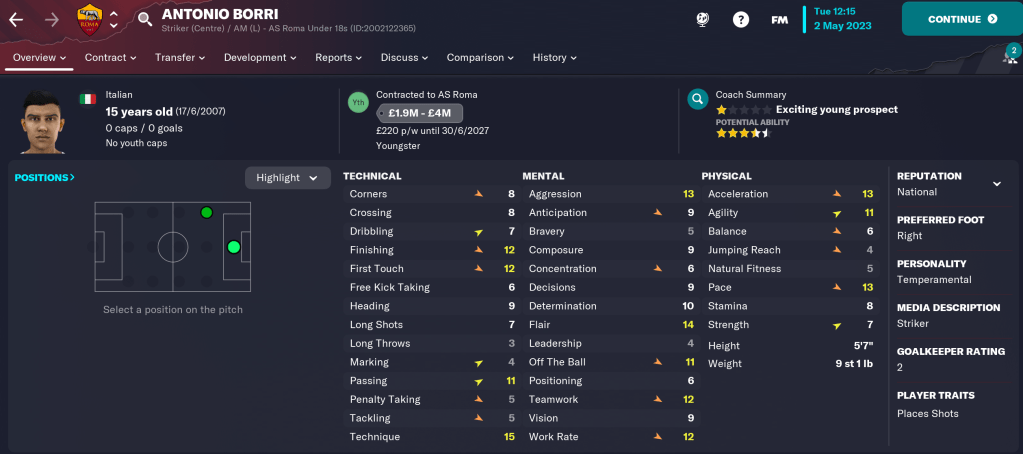Viewport: 1023px width, 454px height.
Task: Open the Positions link
Action: click(x=45, y=178)
